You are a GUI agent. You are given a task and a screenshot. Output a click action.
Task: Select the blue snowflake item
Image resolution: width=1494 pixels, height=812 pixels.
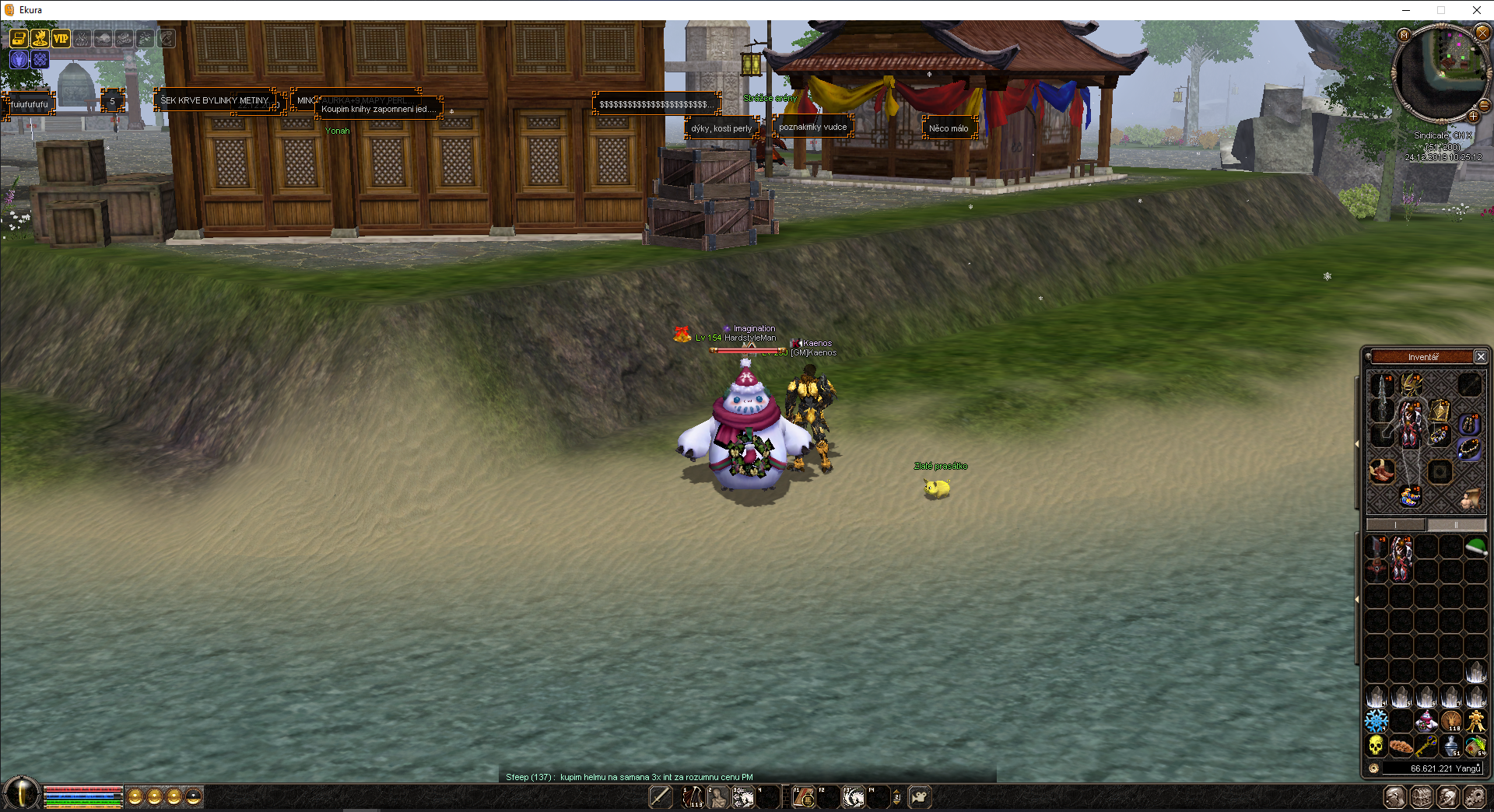point(1376,721)
